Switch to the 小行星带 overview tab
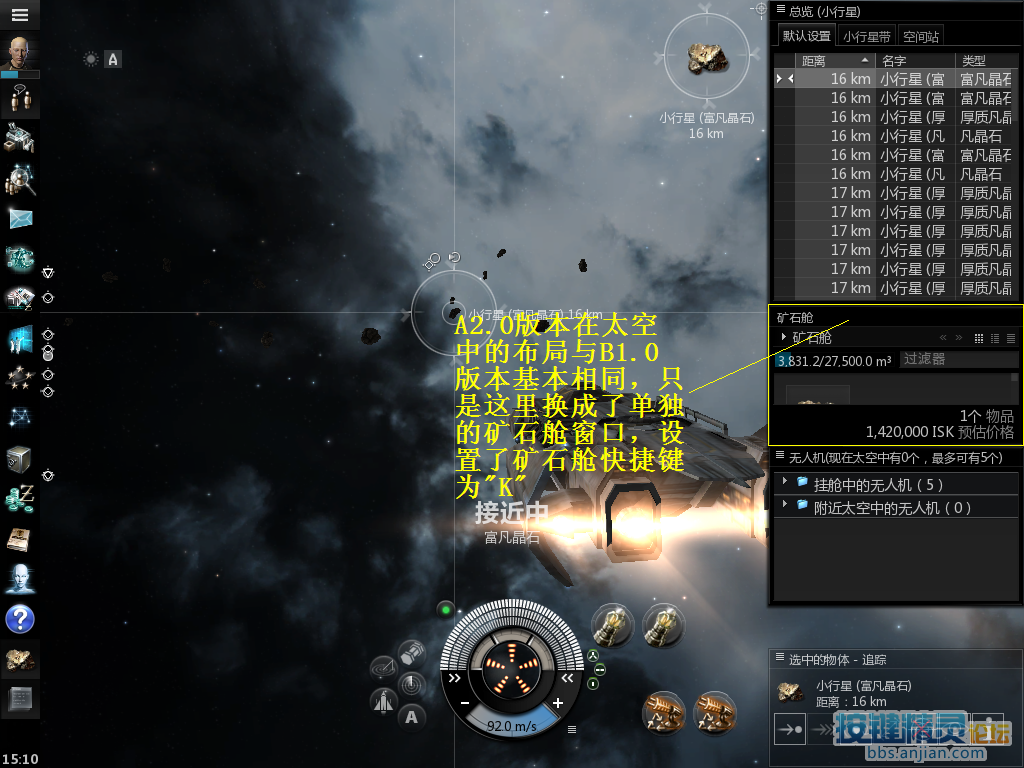 866,36
